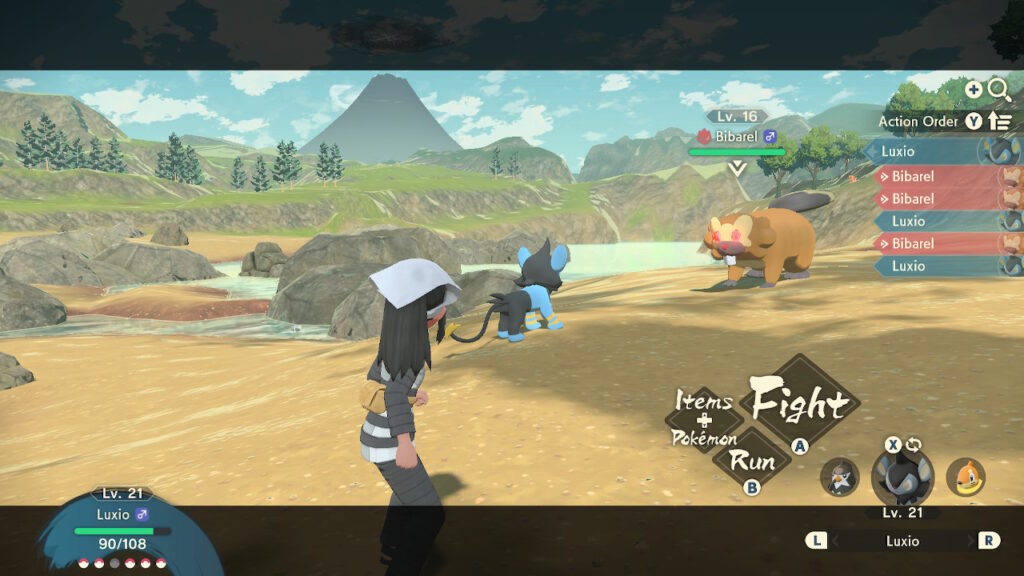
Task: Click the active Luxio party portrait
Action: tap(902, 477)
